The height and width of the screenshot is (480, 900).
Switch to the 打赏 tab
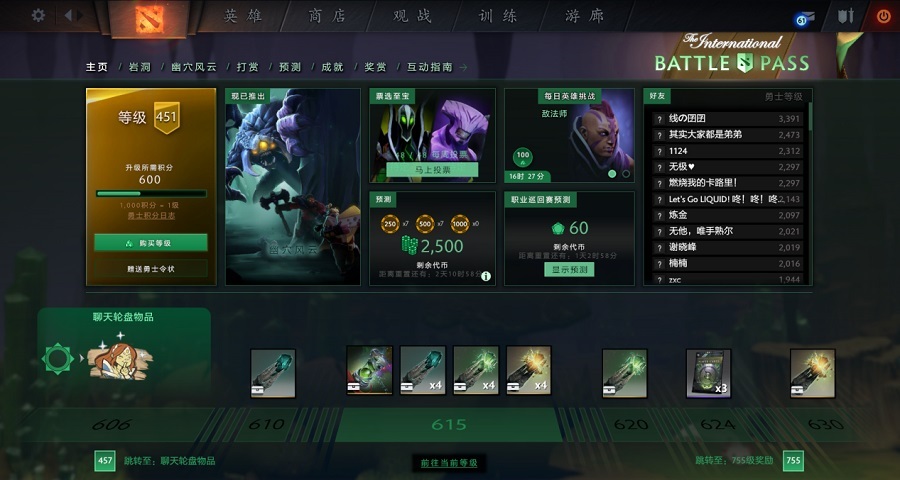[247, 67]
